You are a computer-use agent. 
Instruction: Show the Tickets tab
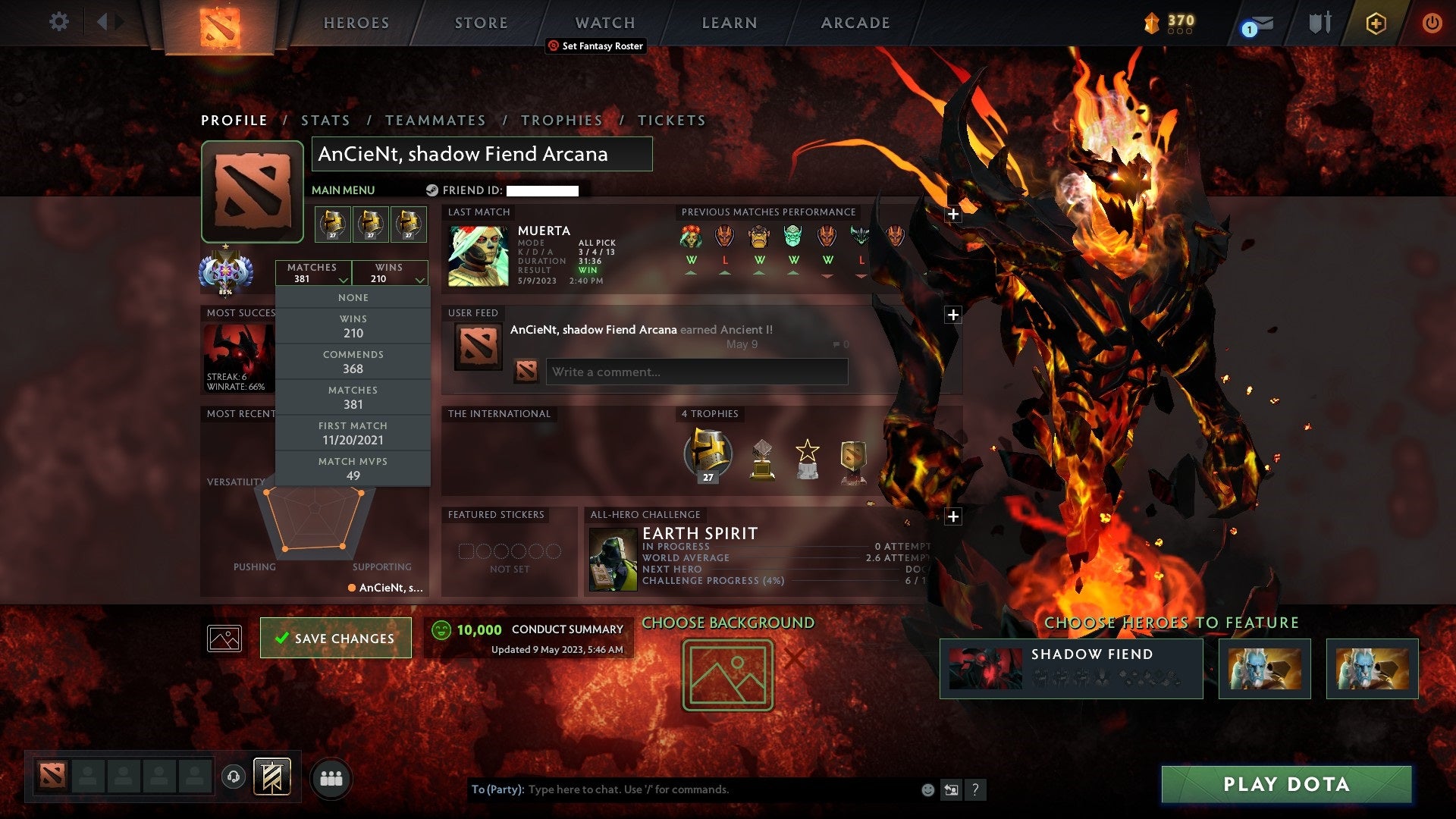671,121
